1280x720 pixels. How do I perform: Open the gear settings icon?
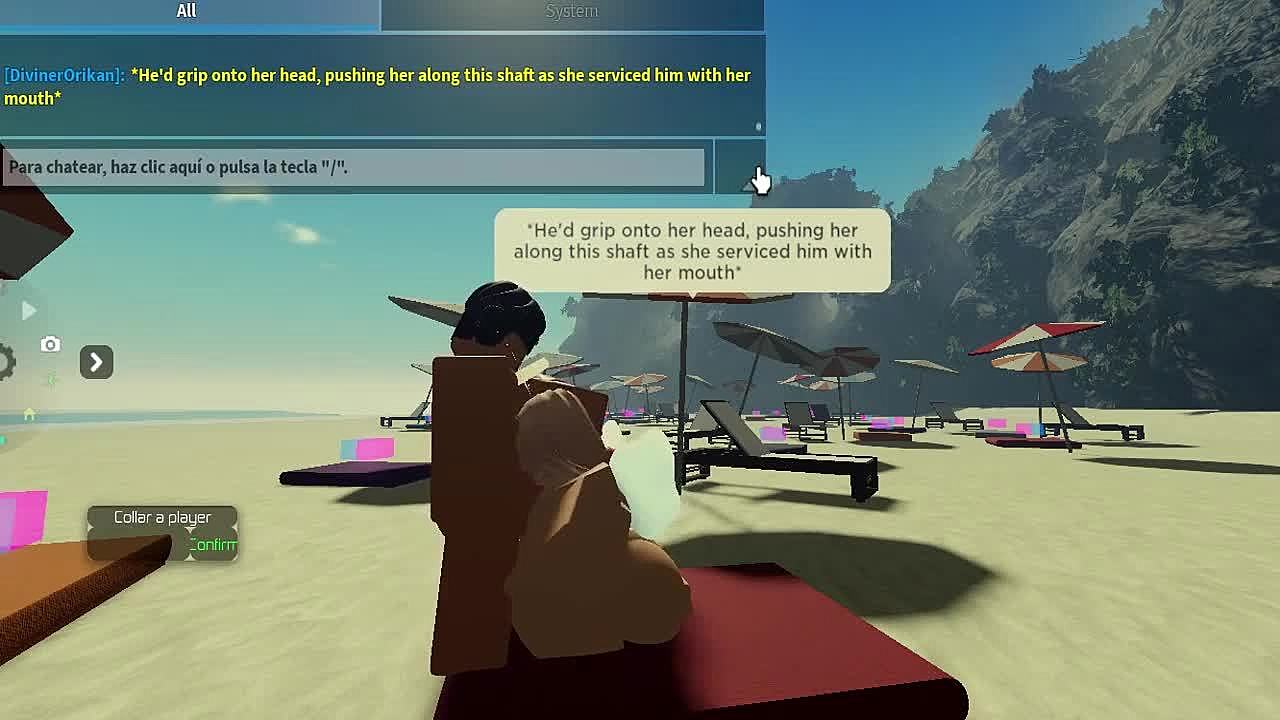[x=6, y=362]
